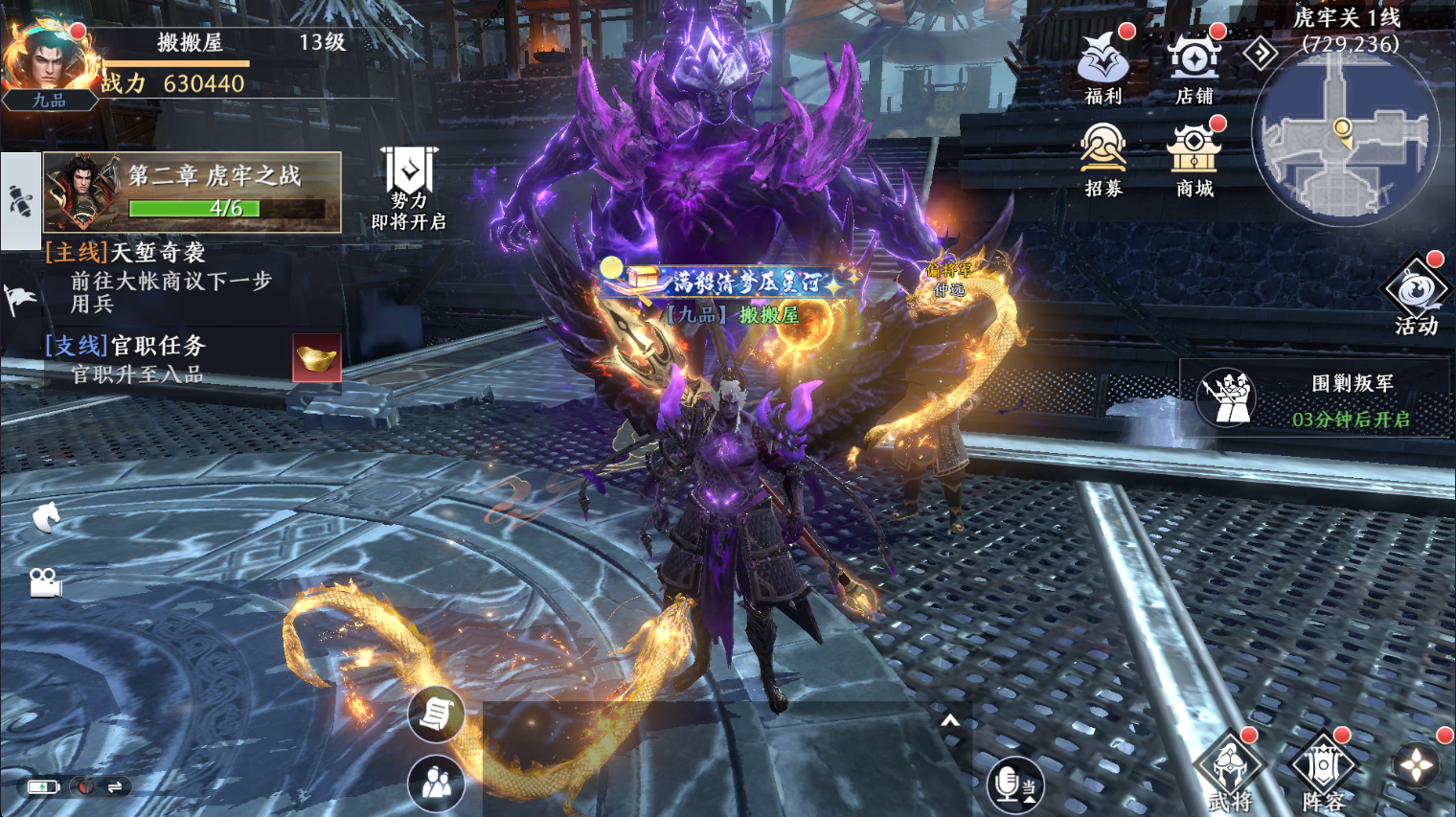Open the circular minimap

[x=1345, y=134]
